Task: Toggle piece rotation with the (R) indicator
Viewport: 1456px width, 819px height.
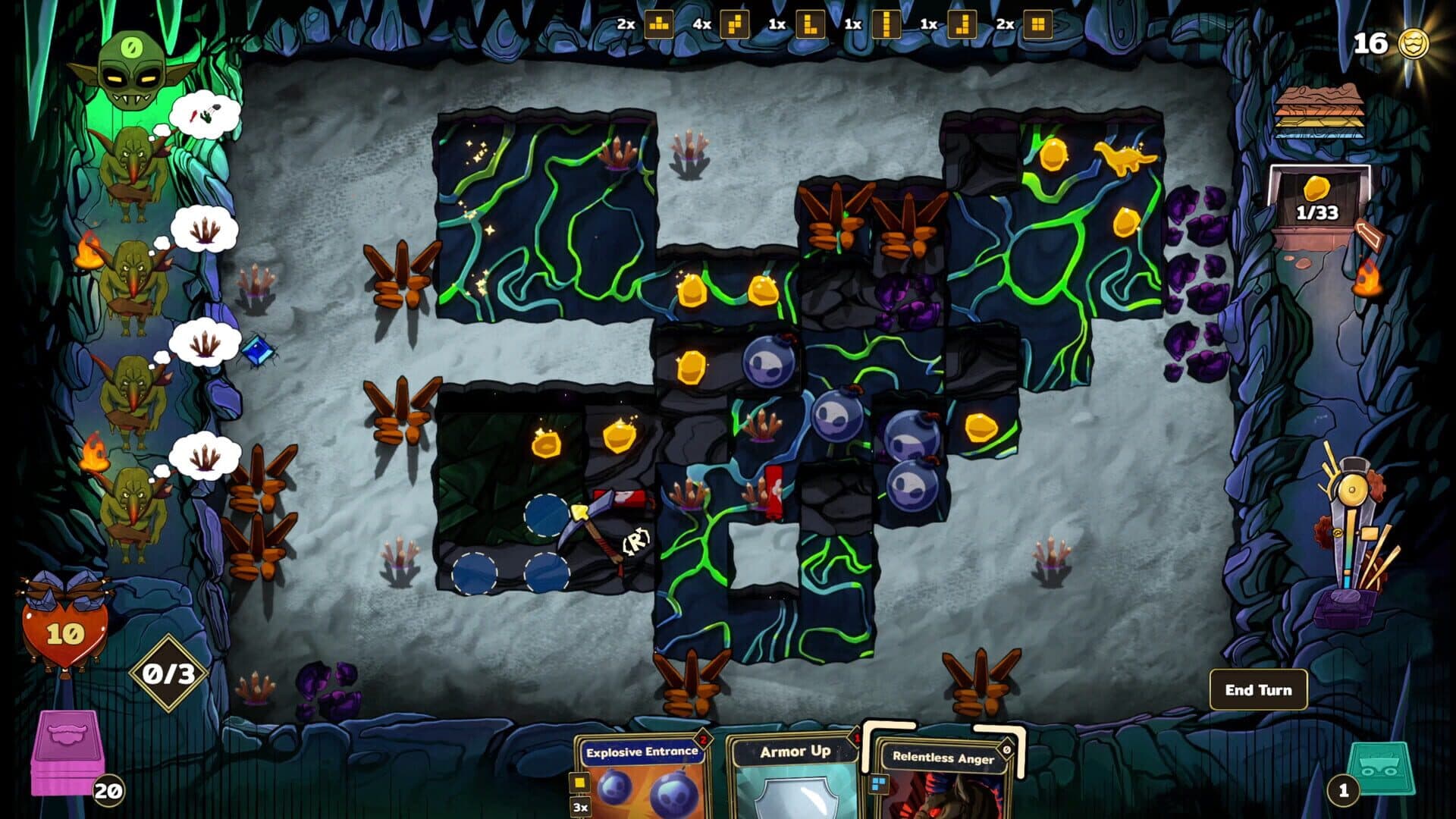Action: point(635,541)
